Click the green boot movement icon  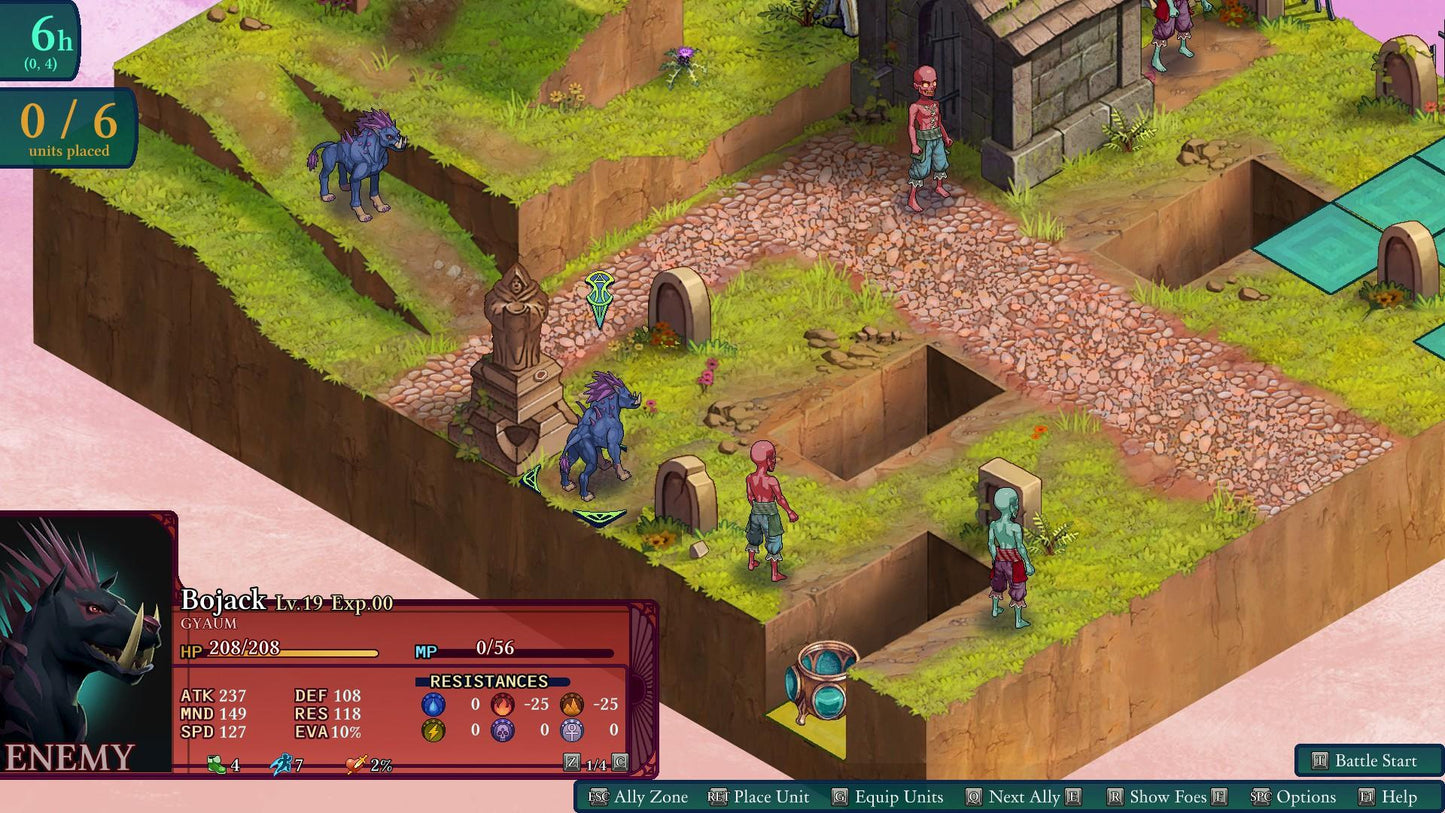216,765
